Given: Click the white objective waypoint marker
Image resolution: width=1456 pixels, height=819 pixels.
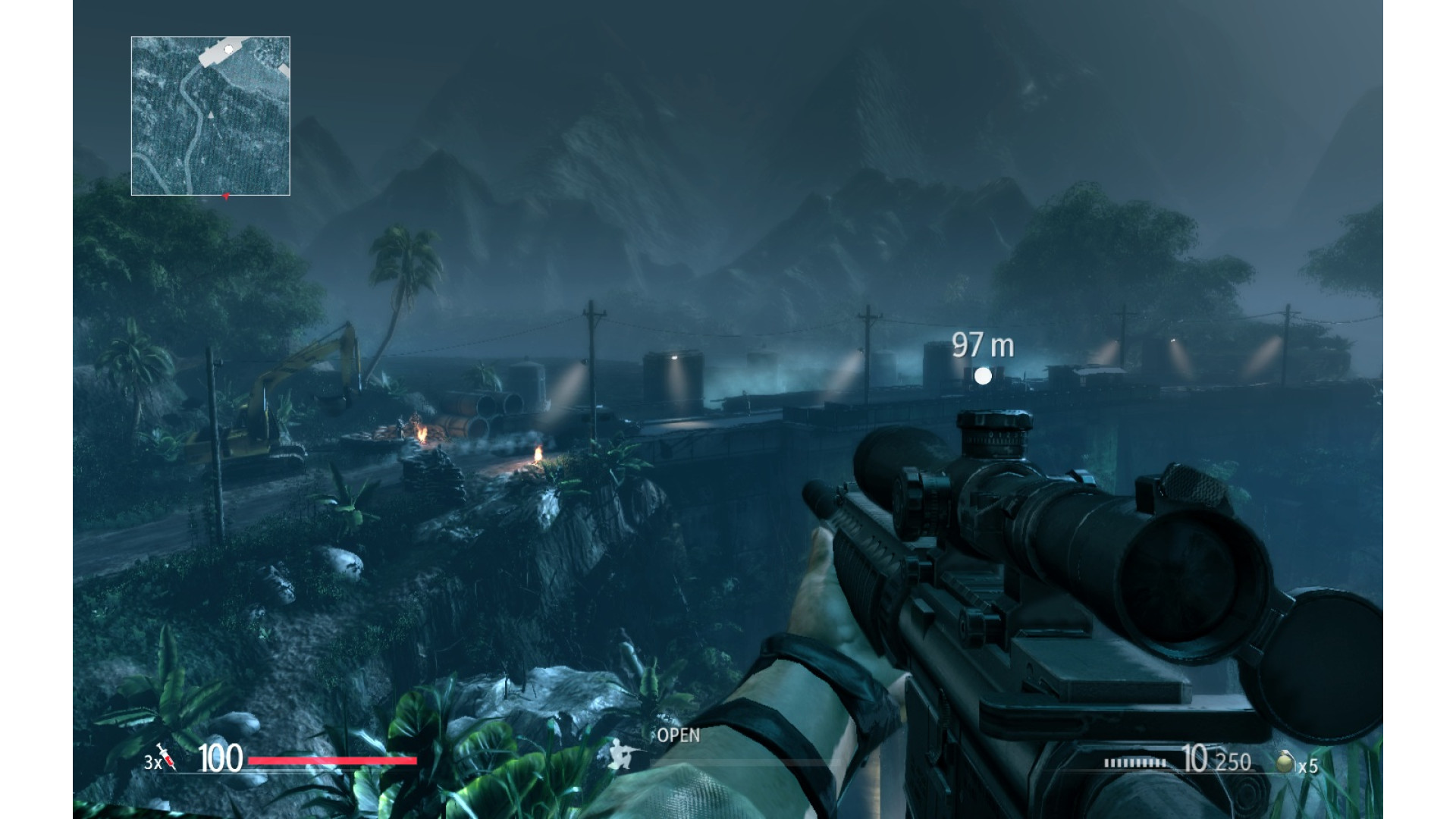Looking at the screenshot, I should tap(983, 375).
